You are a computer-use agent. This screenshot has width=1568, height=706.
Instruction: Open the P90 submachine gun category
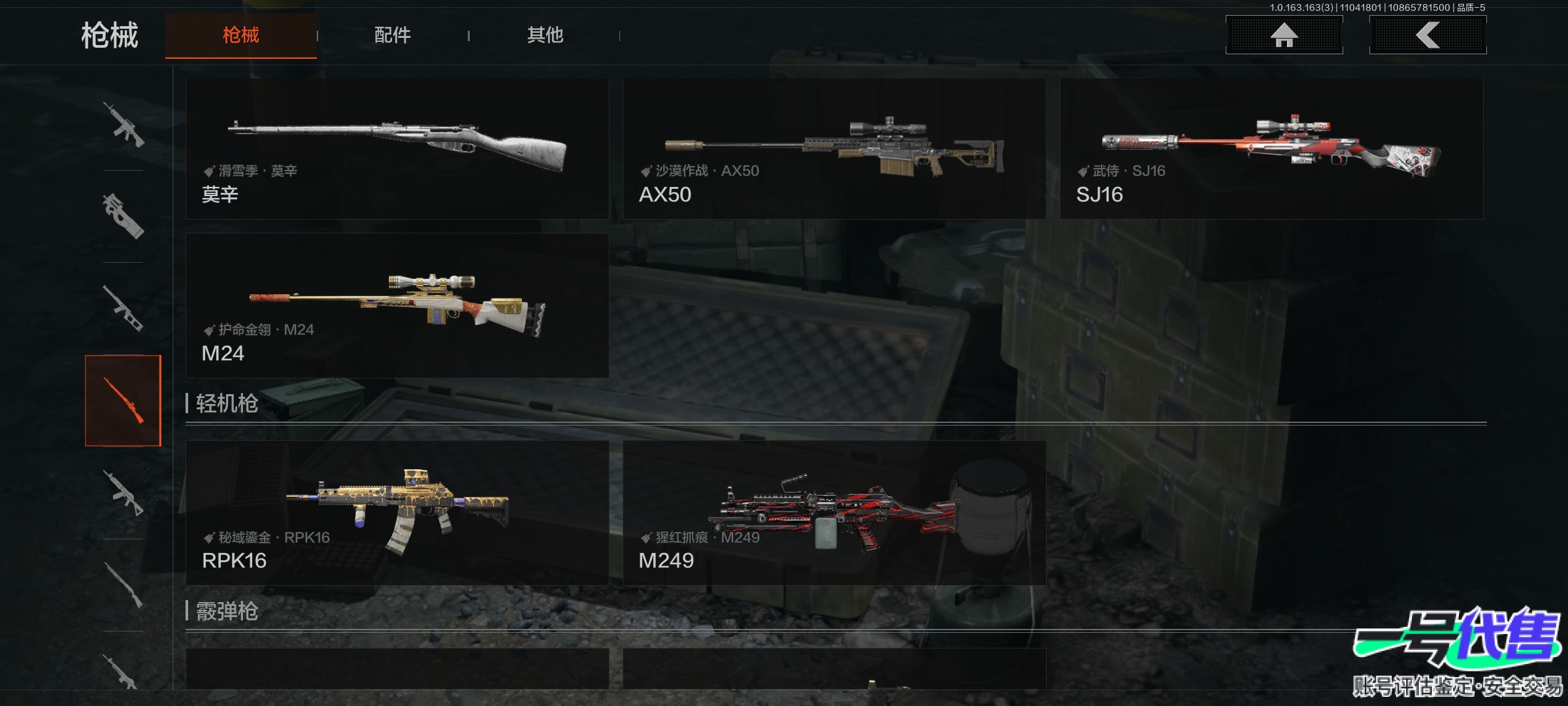pos(123,216)
